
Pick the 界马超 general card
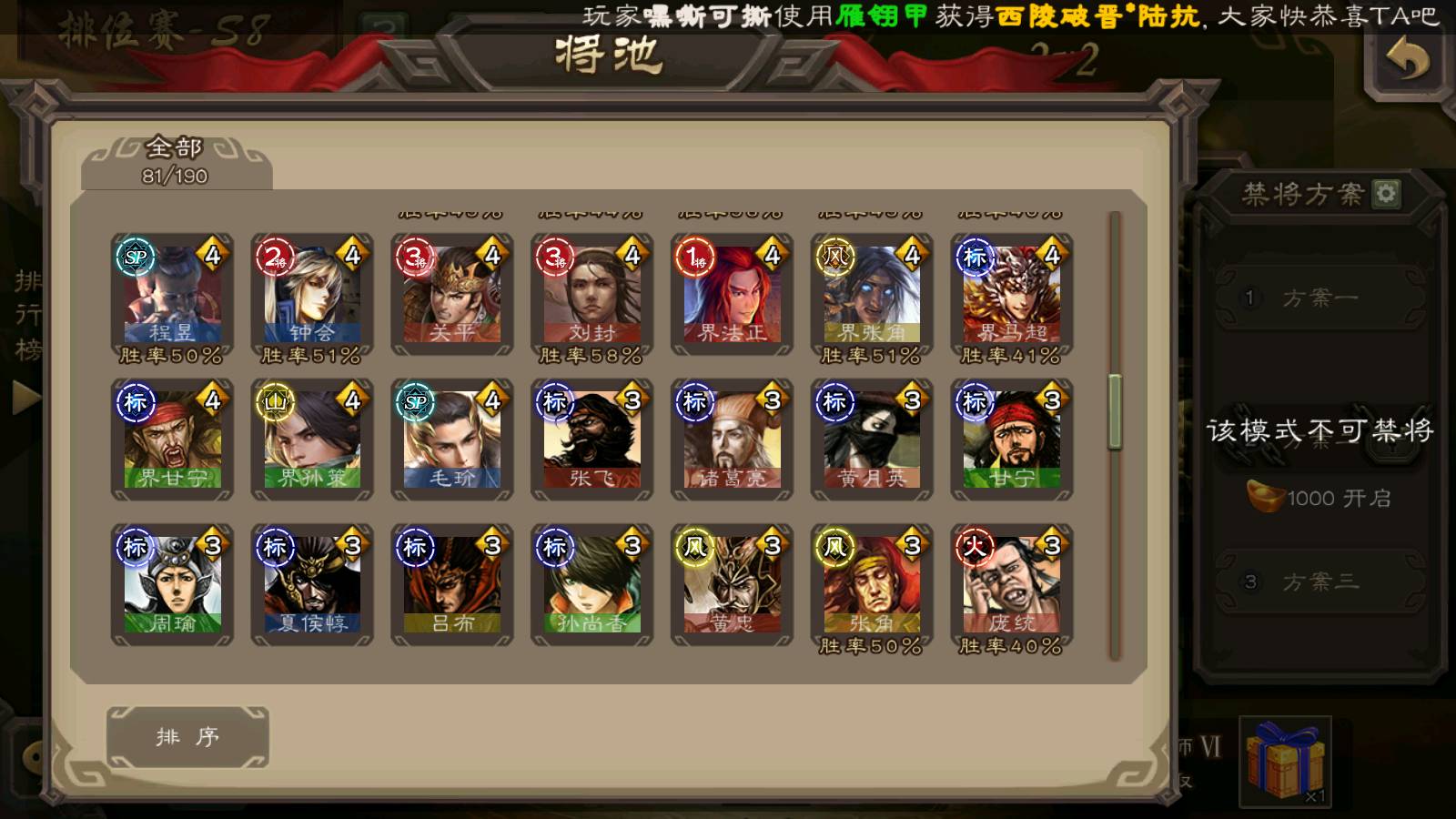(1012, 296)
